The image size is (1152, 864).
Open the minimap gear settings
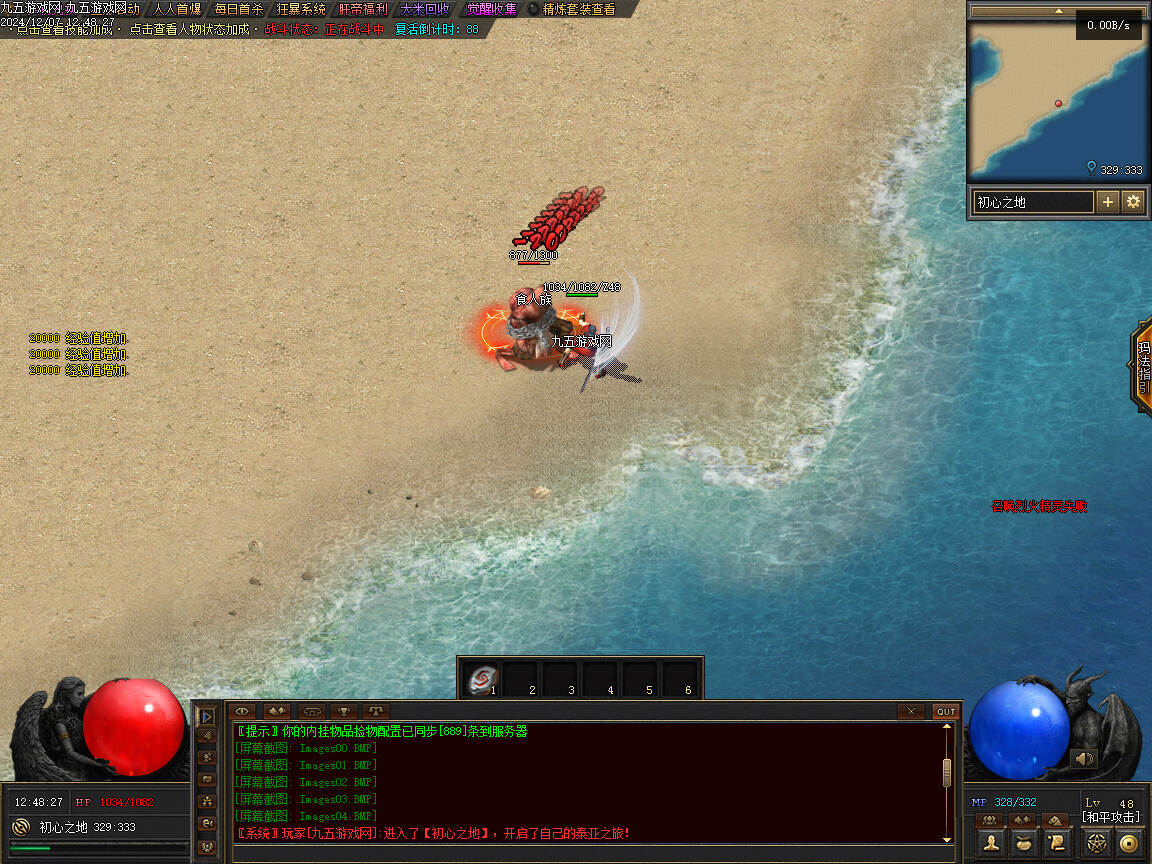1133,202
